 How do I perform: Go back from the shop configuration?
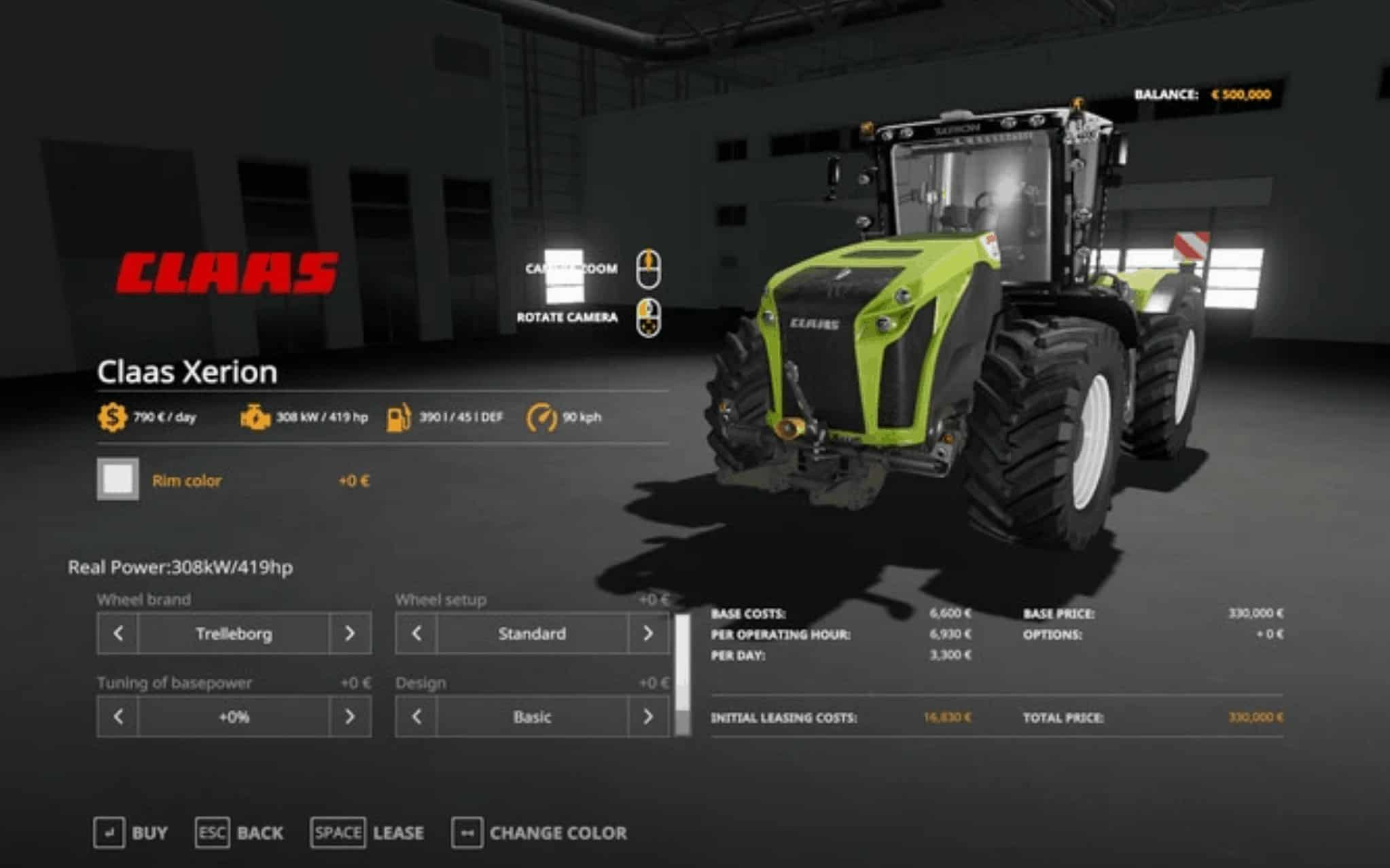pyautogui.click(x=239, y=833)
